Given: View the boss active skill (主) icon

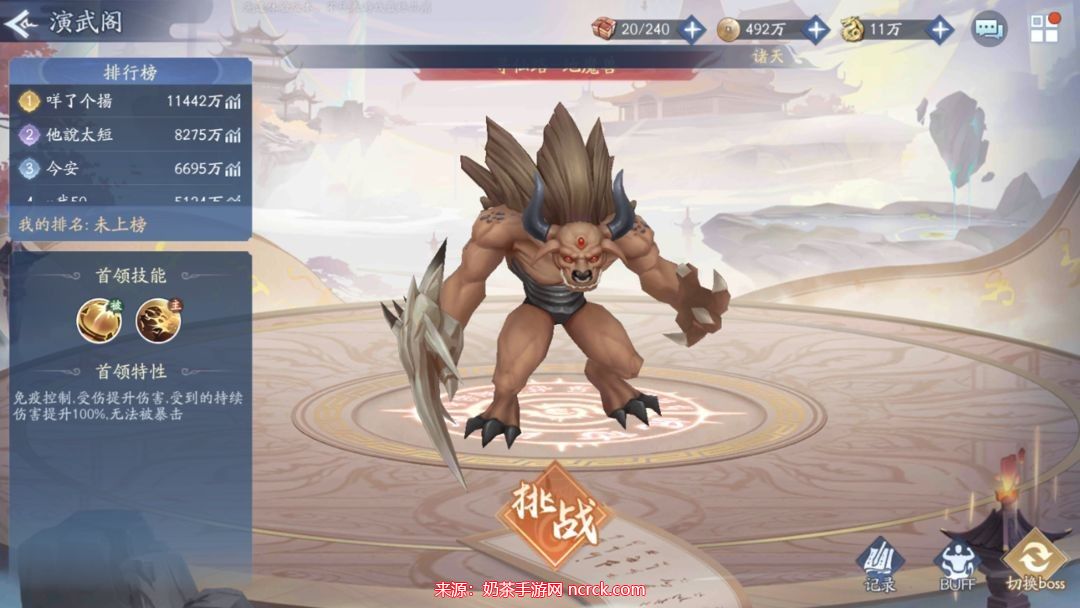Looking at the screenshot, I should (156, 320).
